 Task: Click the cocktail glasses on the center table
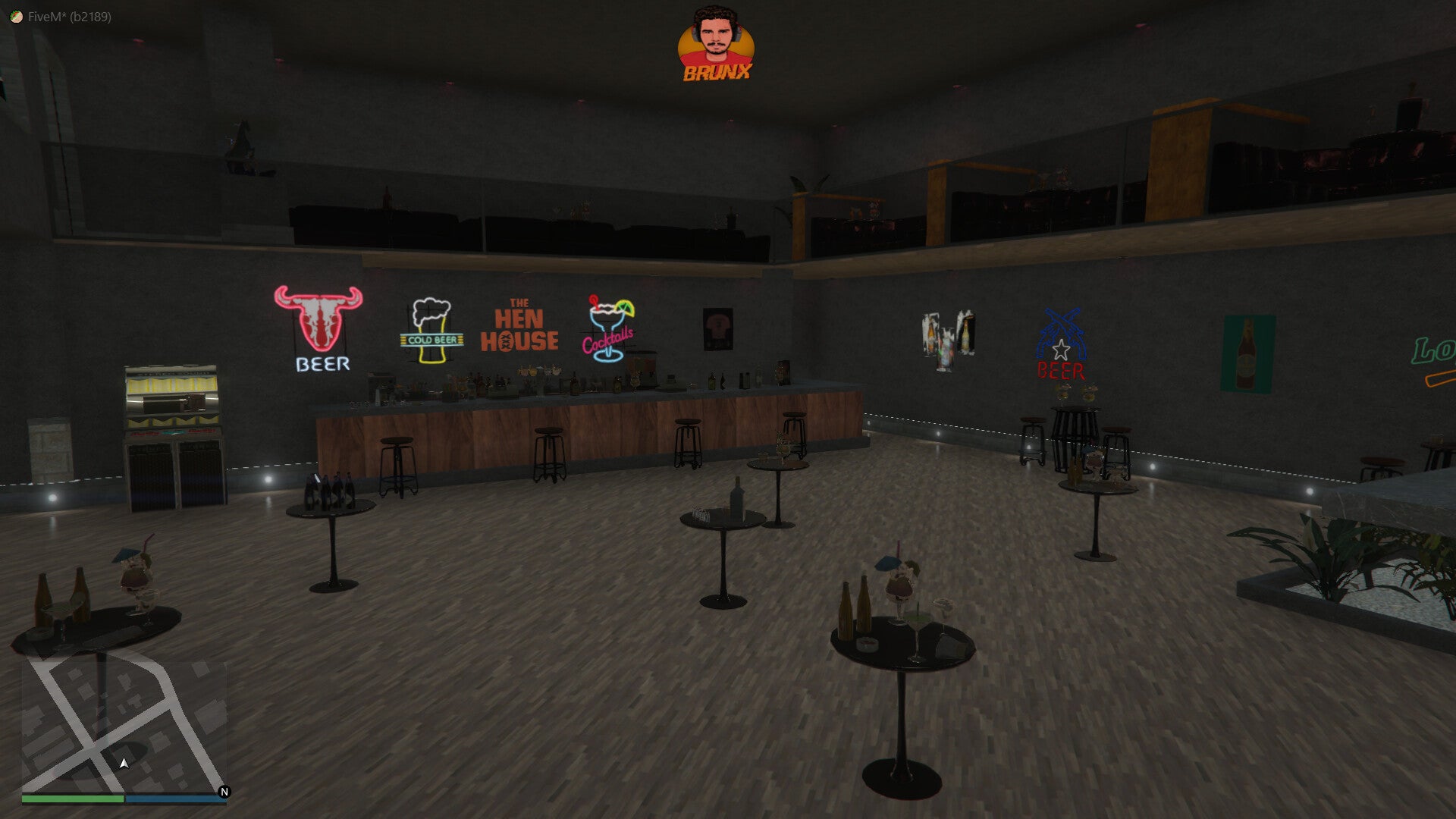(x=902, y=599)
